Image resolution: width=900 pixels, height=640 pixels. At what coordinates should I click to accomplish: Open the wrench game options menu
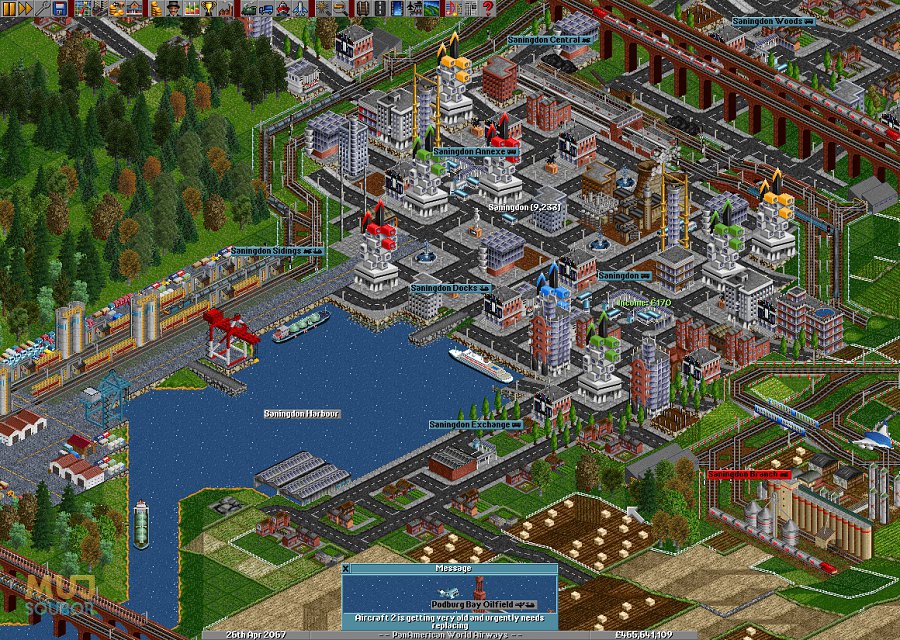pos(43,9)
